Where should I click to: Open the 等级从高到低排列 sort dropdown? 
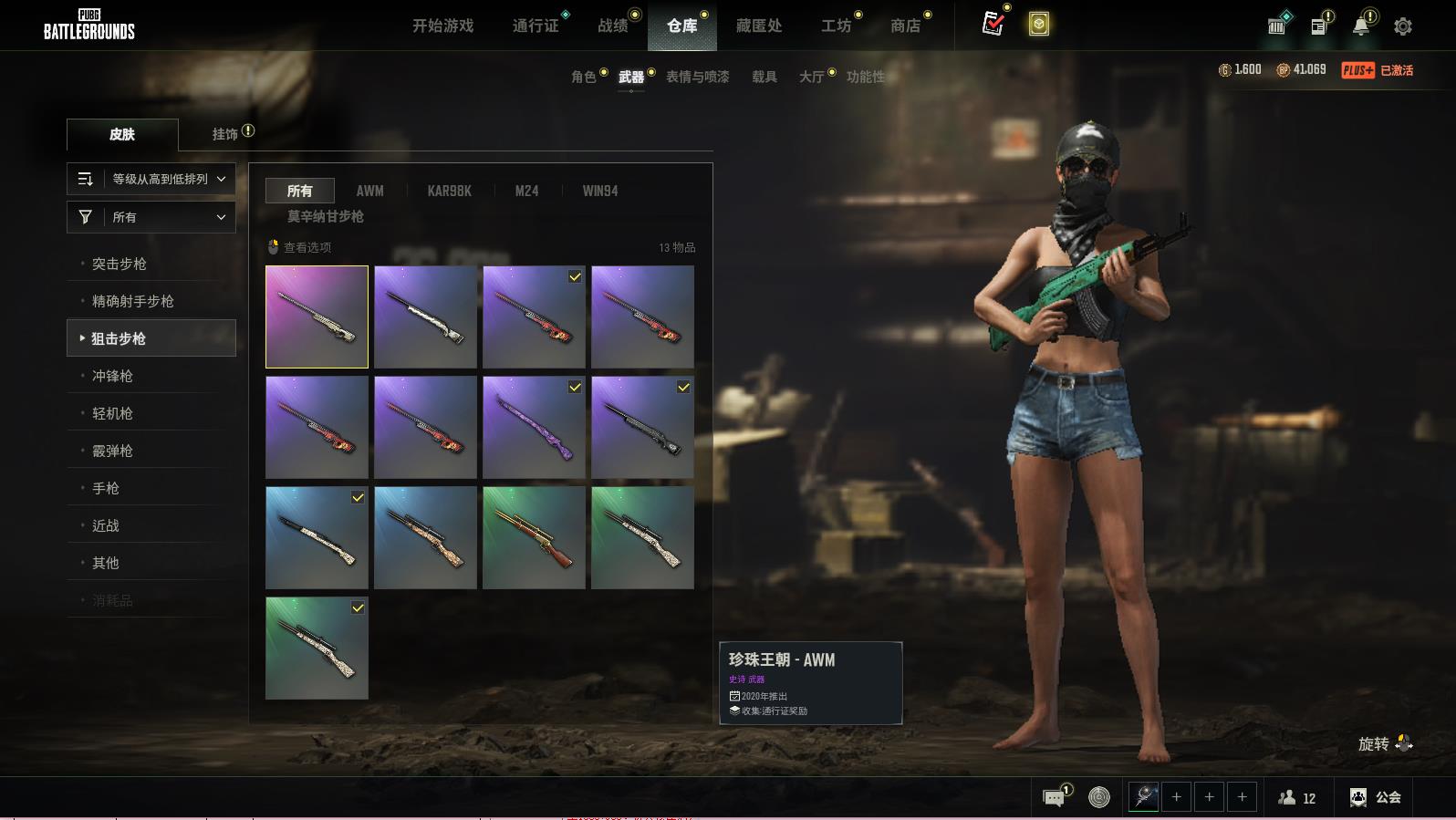[x=151, y=179]
